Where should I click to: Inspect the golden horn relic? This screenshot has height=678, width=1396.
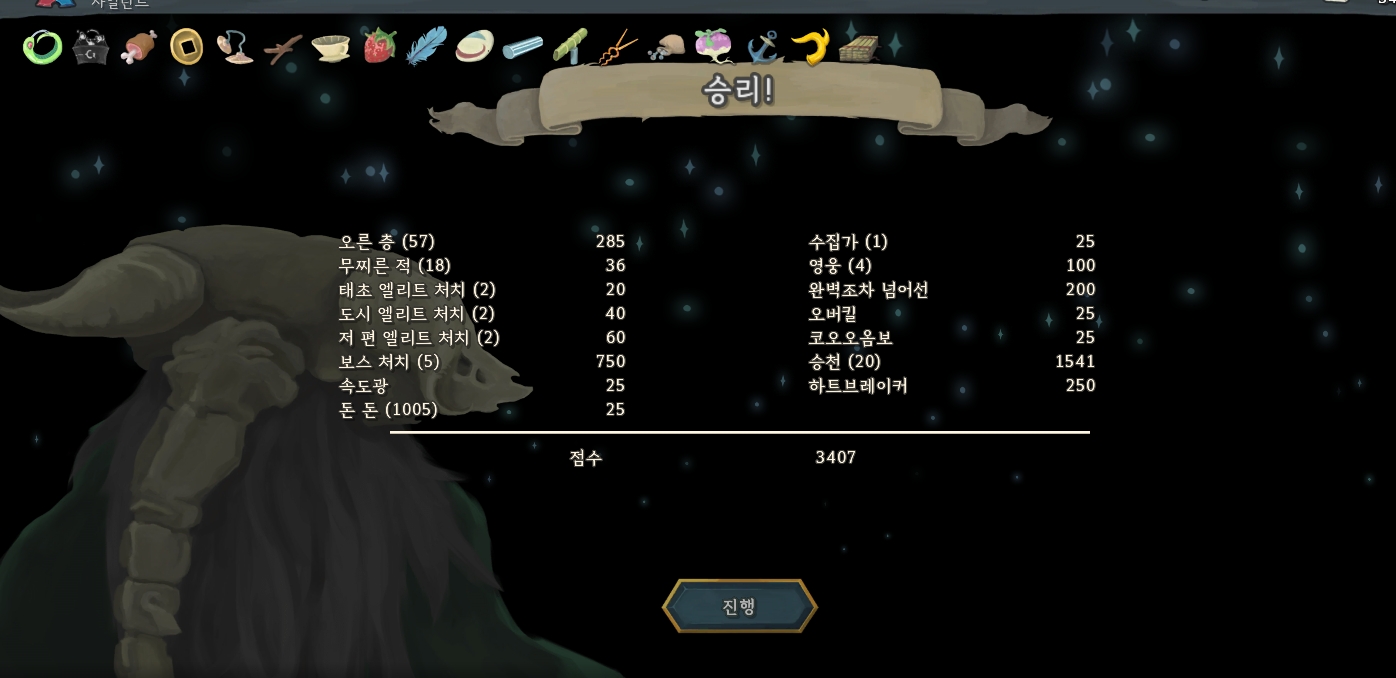811,46
